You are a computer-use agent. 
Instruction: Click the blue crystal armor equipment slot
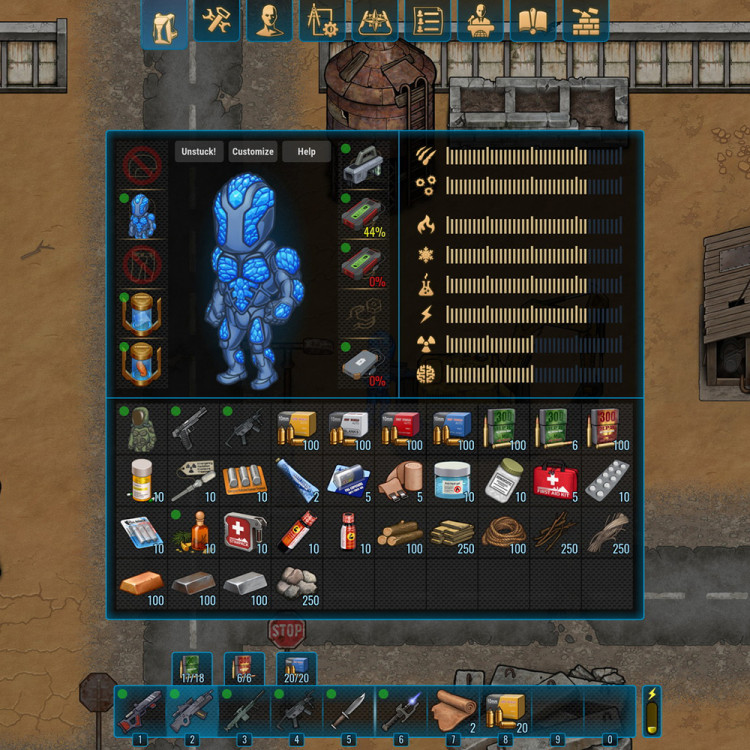(140, 216)
